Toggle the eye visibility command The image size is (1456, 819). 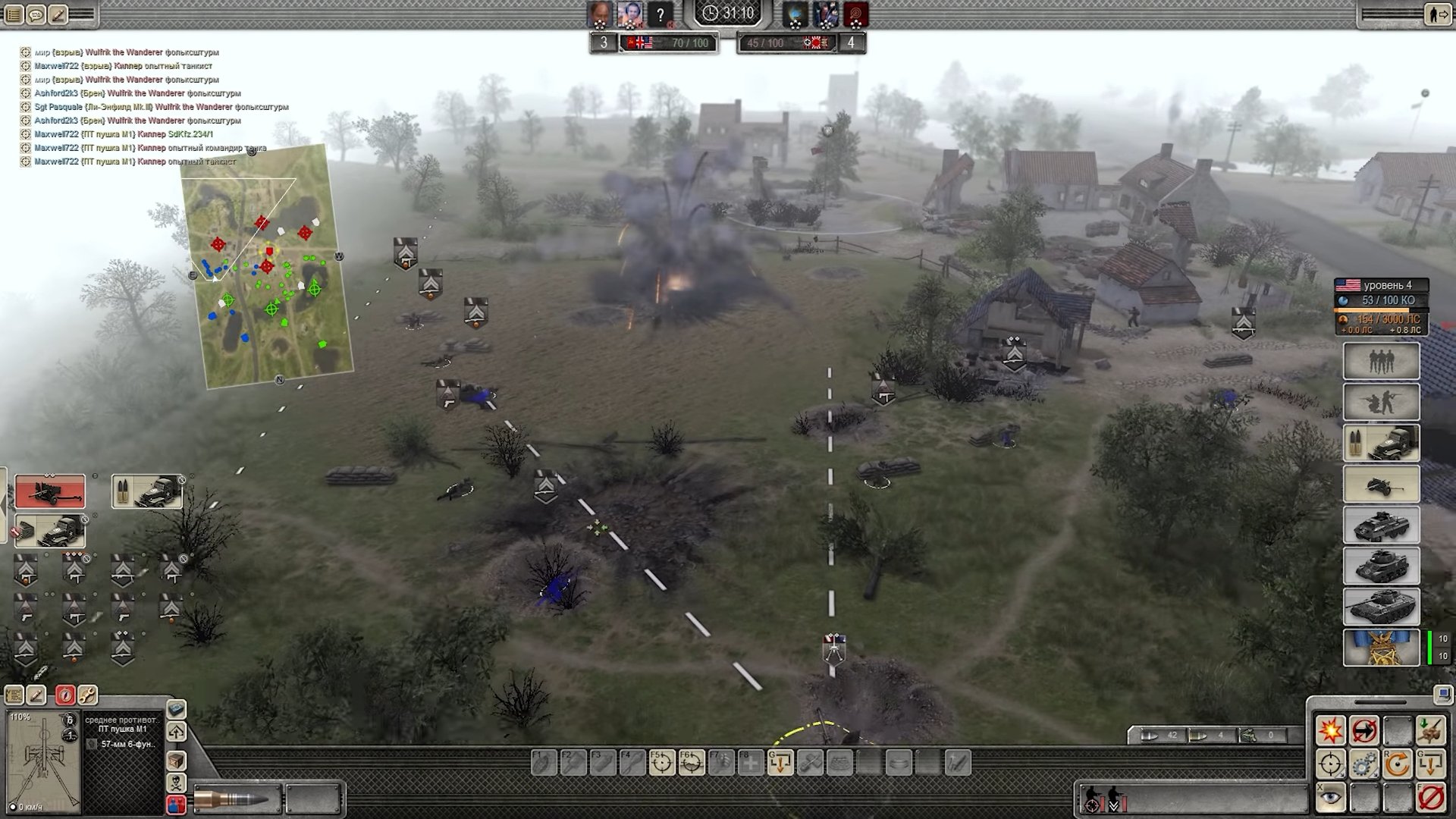1330,798
